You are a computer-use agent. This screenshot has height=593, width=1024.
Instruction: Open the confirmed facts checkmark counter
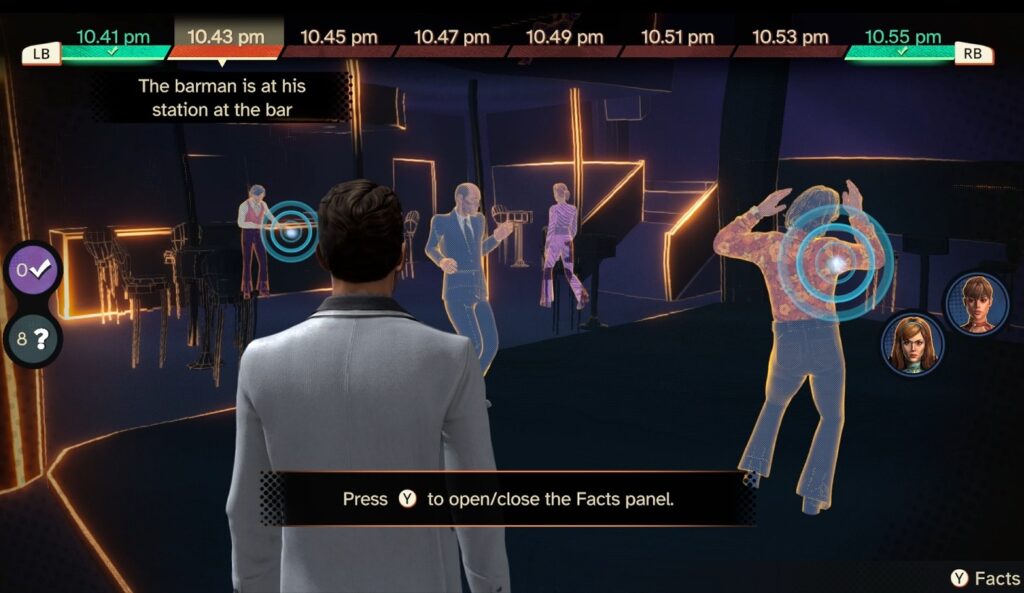pos(32,269)
